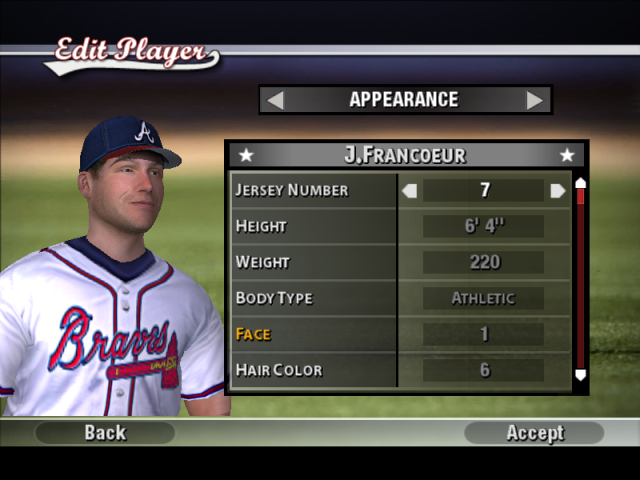Switch to previous category using Appearance left arrow
The width and height of the screenshot is (640, 480).
pos(275,100)
